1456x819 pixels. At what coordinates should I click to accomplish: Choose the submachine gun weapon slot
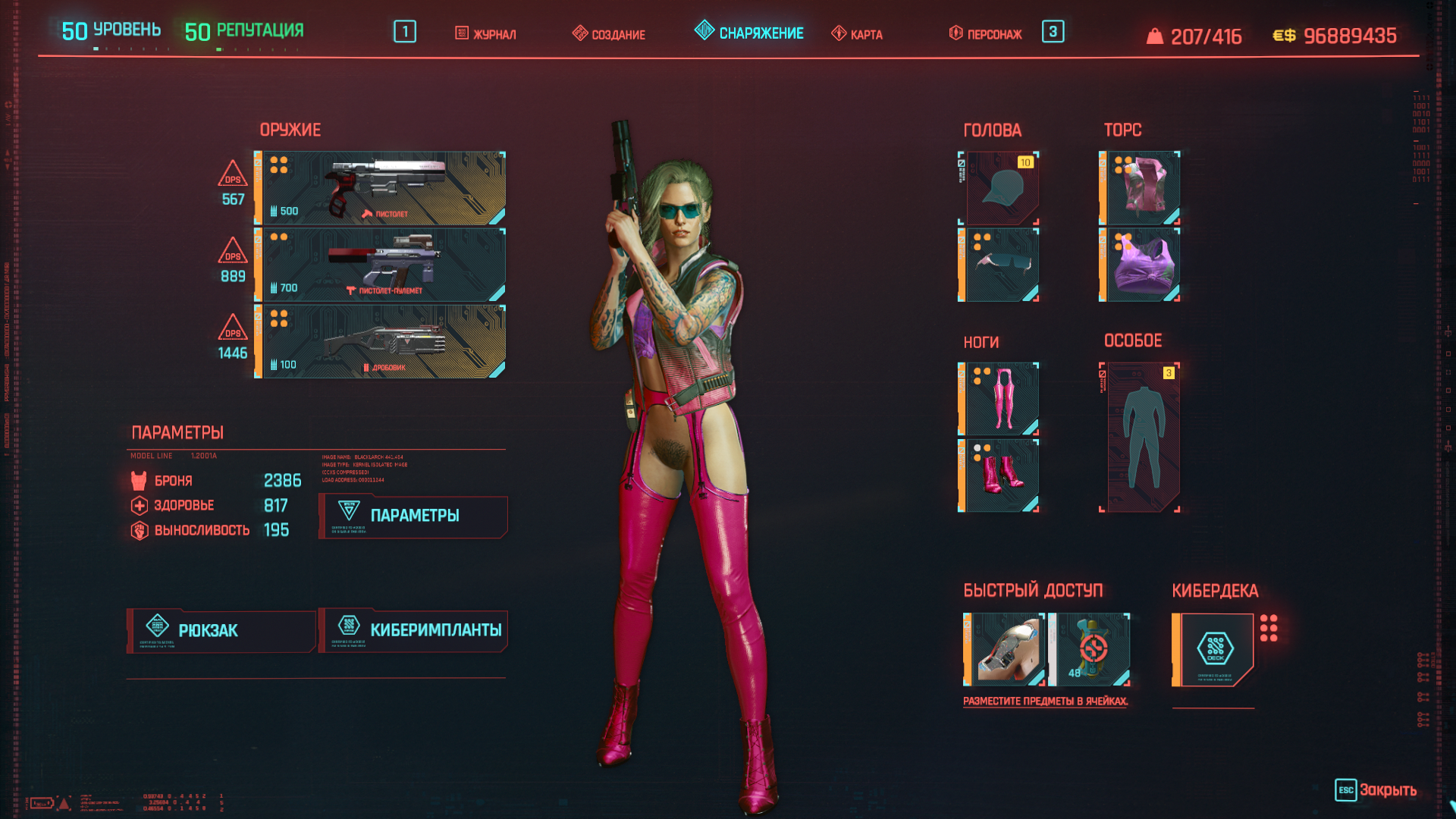[x=381, y=265]
